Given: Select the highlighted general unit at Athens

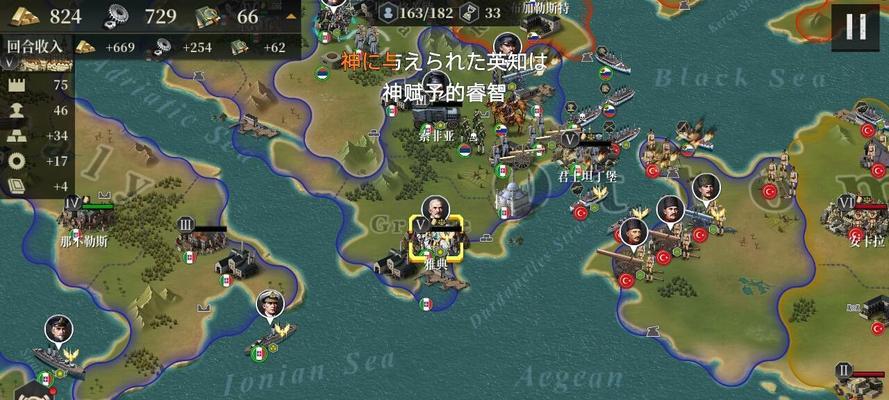Looking at the screenshot, I should pyautogui.click(x=435, y=238).
